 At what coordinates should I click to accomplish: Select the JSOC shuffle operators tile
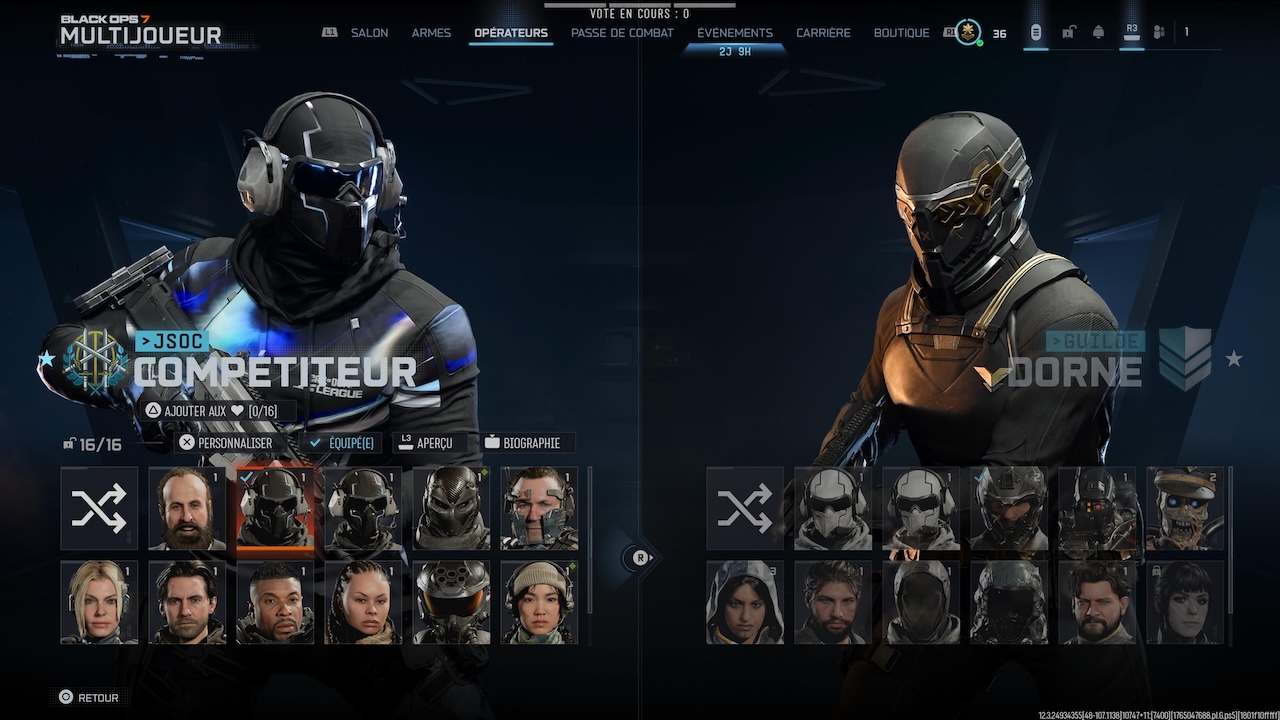point(99,508)
